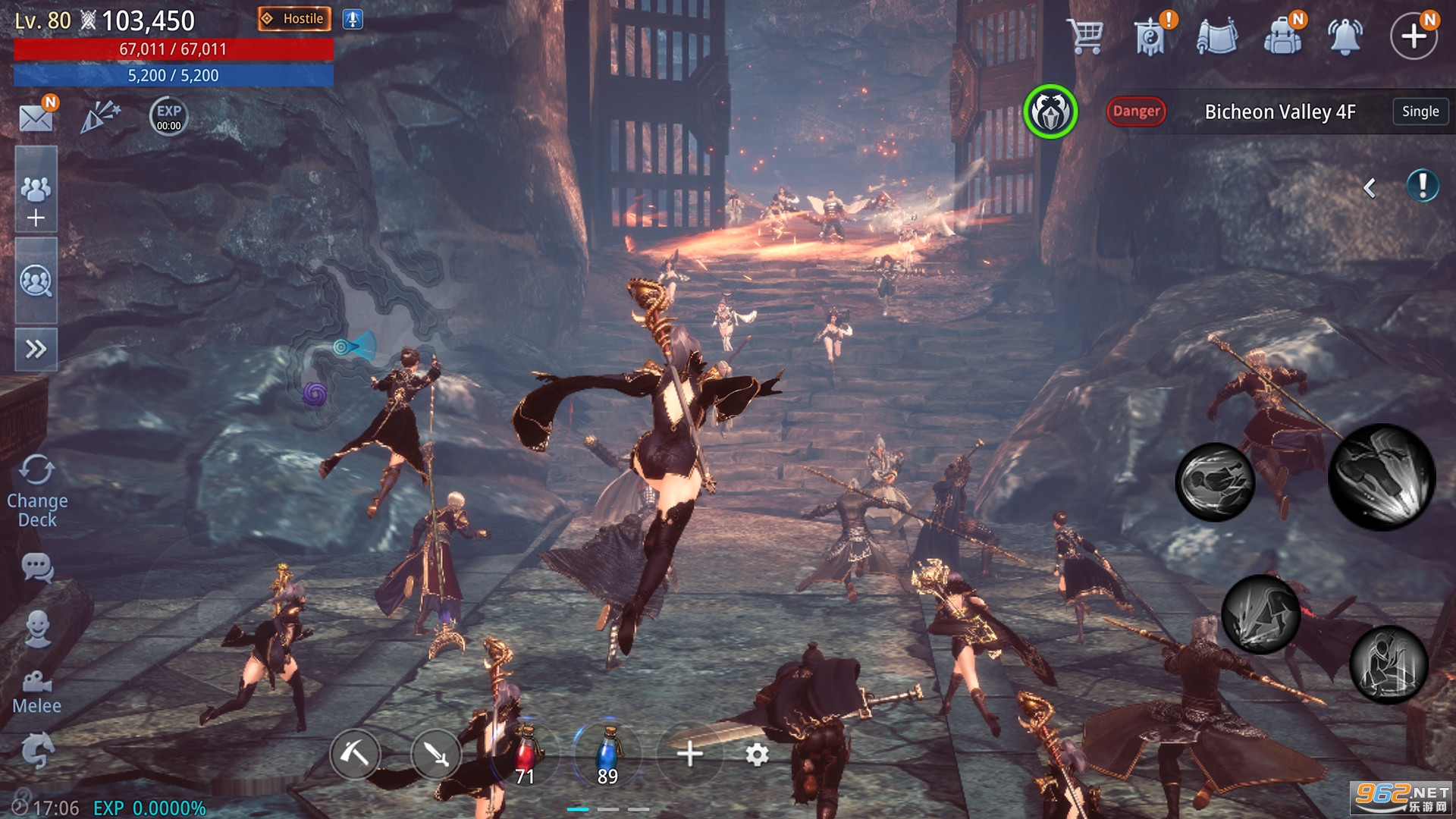Collapse the panel with left arrow
This screenshot has width=1456, height=819.
tap(1370, 187)
